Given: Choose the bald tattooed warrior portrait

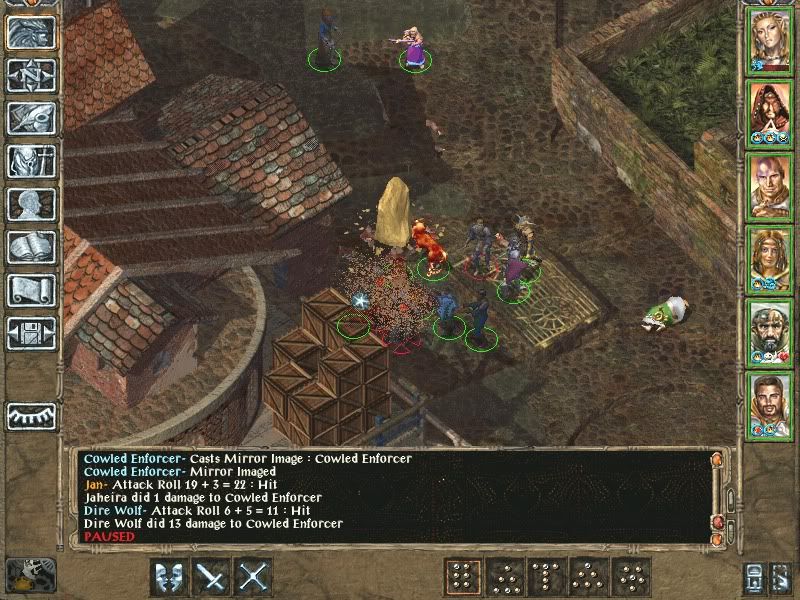Looking at the screenshot, I should coord(770,185).
